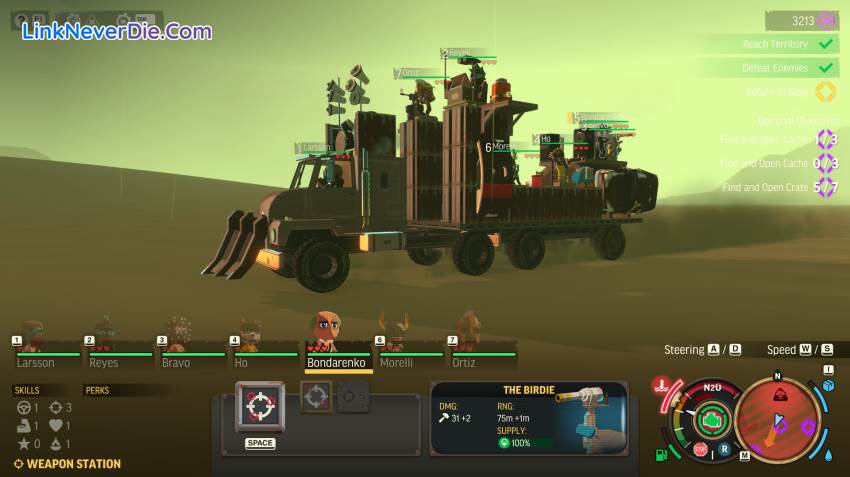Select the Find and Open Crate objective

coord(766,187)
